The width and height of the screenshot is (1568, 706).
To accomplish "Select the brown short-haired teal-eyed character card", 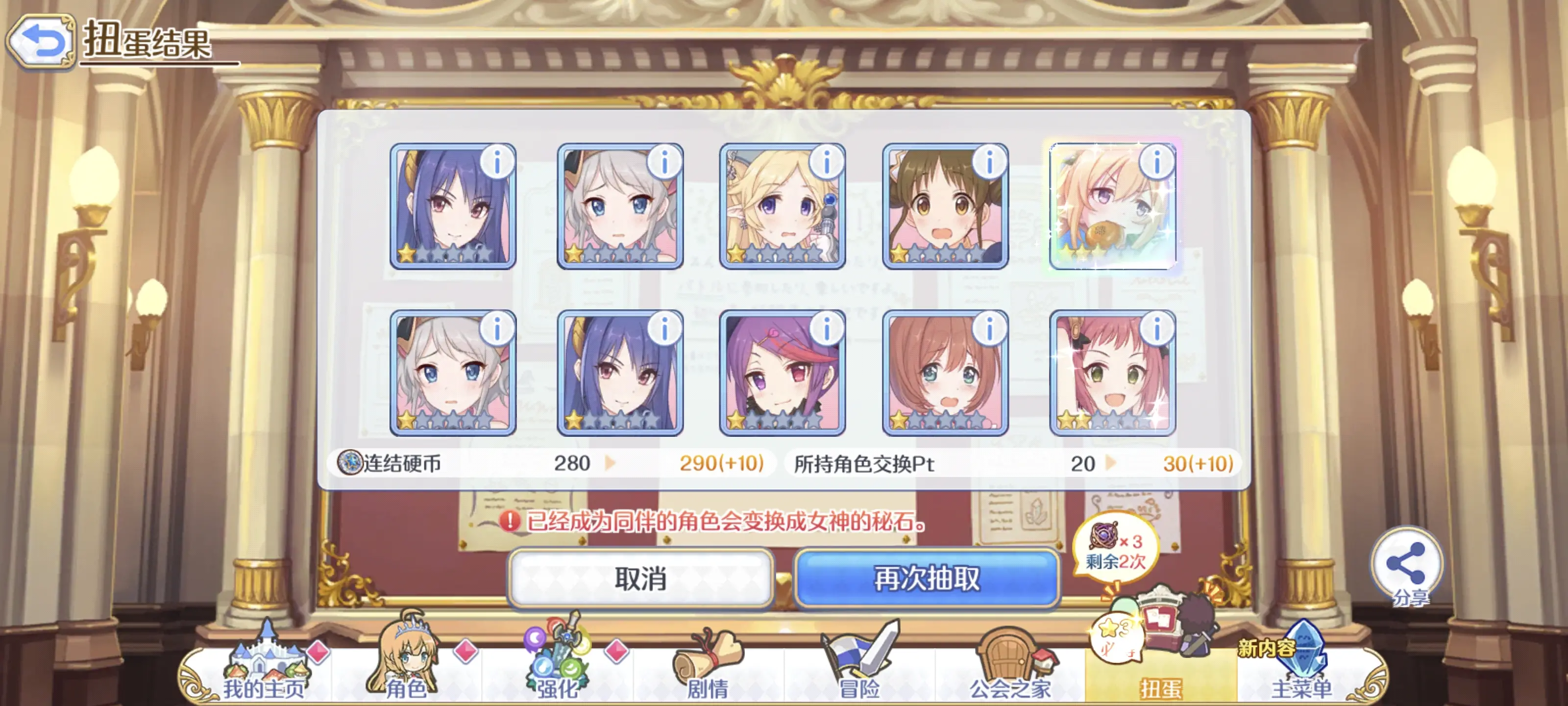I will tap(944, 374).
